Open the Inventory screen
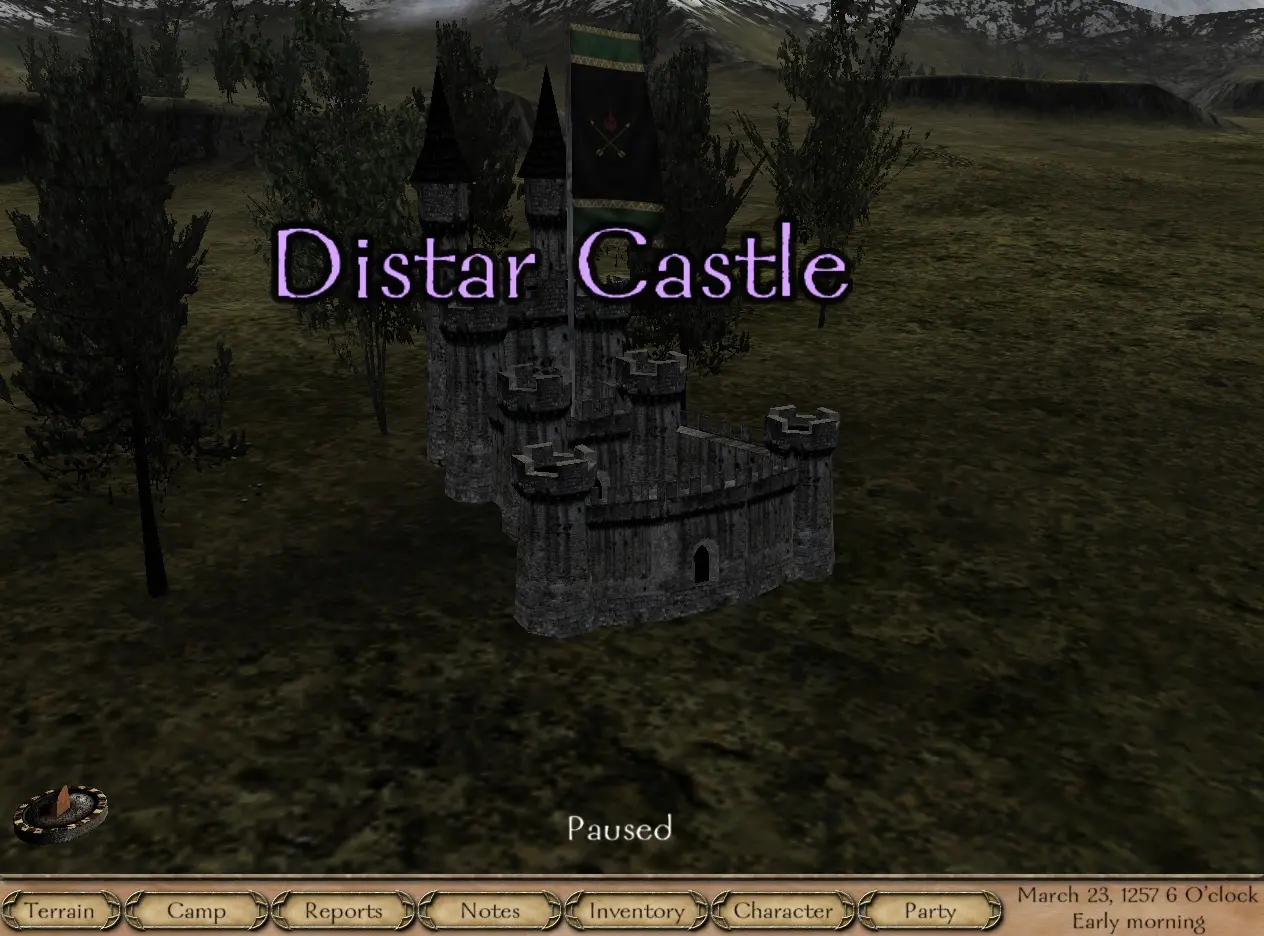 click(x=636, y=911)
